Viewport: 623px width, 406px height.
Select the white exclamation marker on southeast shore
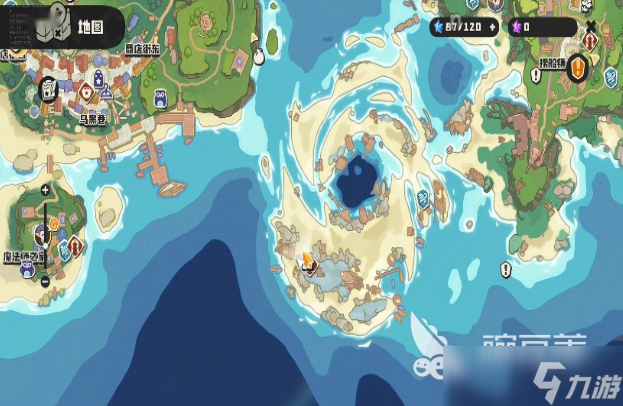pyautogui.click(x=505, y=270)
